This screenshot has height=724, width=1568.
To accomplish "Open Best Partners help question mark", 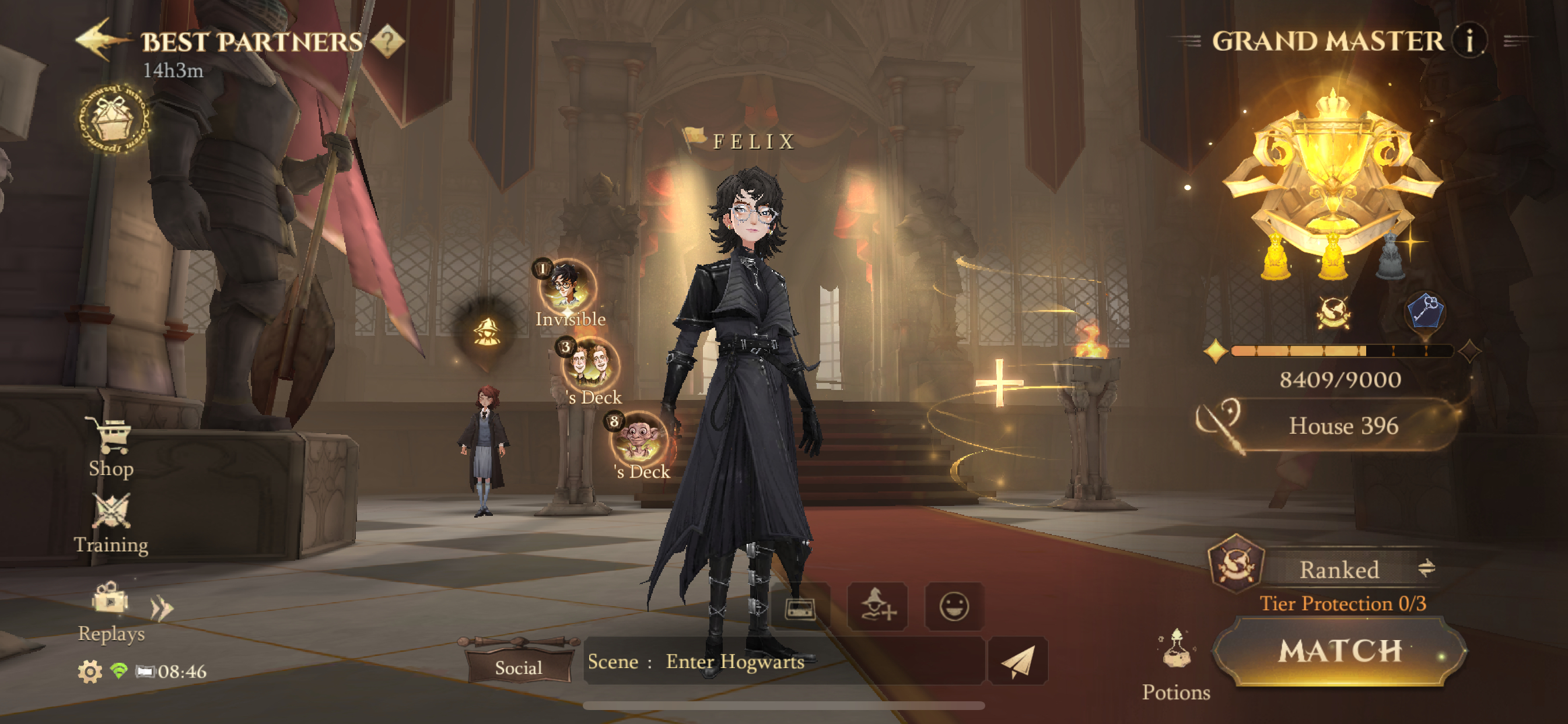I will pos(388,41).
